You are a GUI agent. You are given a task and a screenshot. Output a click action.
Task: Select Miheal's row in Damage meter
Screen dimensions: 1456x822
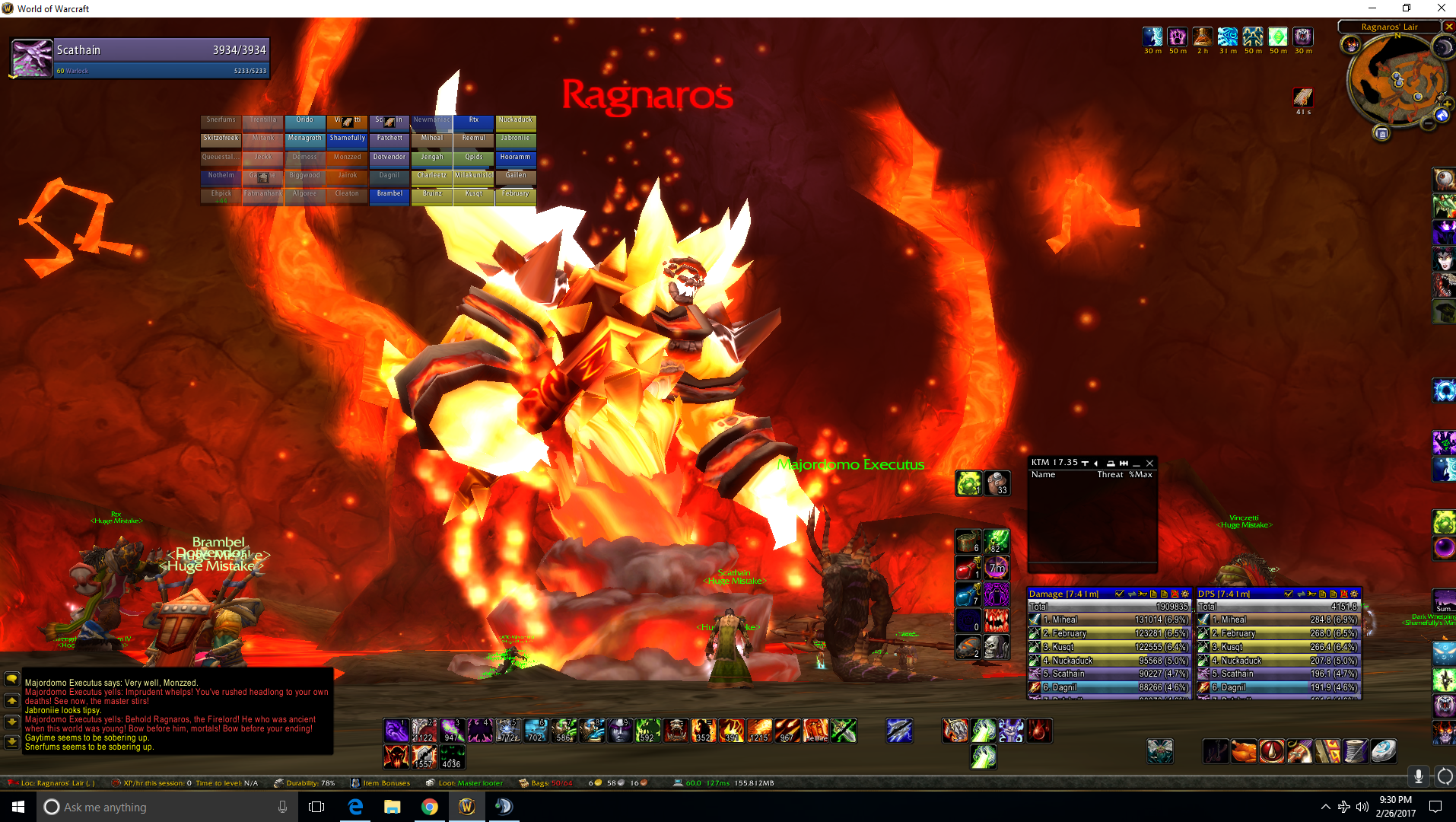(x=1108, y=620)
